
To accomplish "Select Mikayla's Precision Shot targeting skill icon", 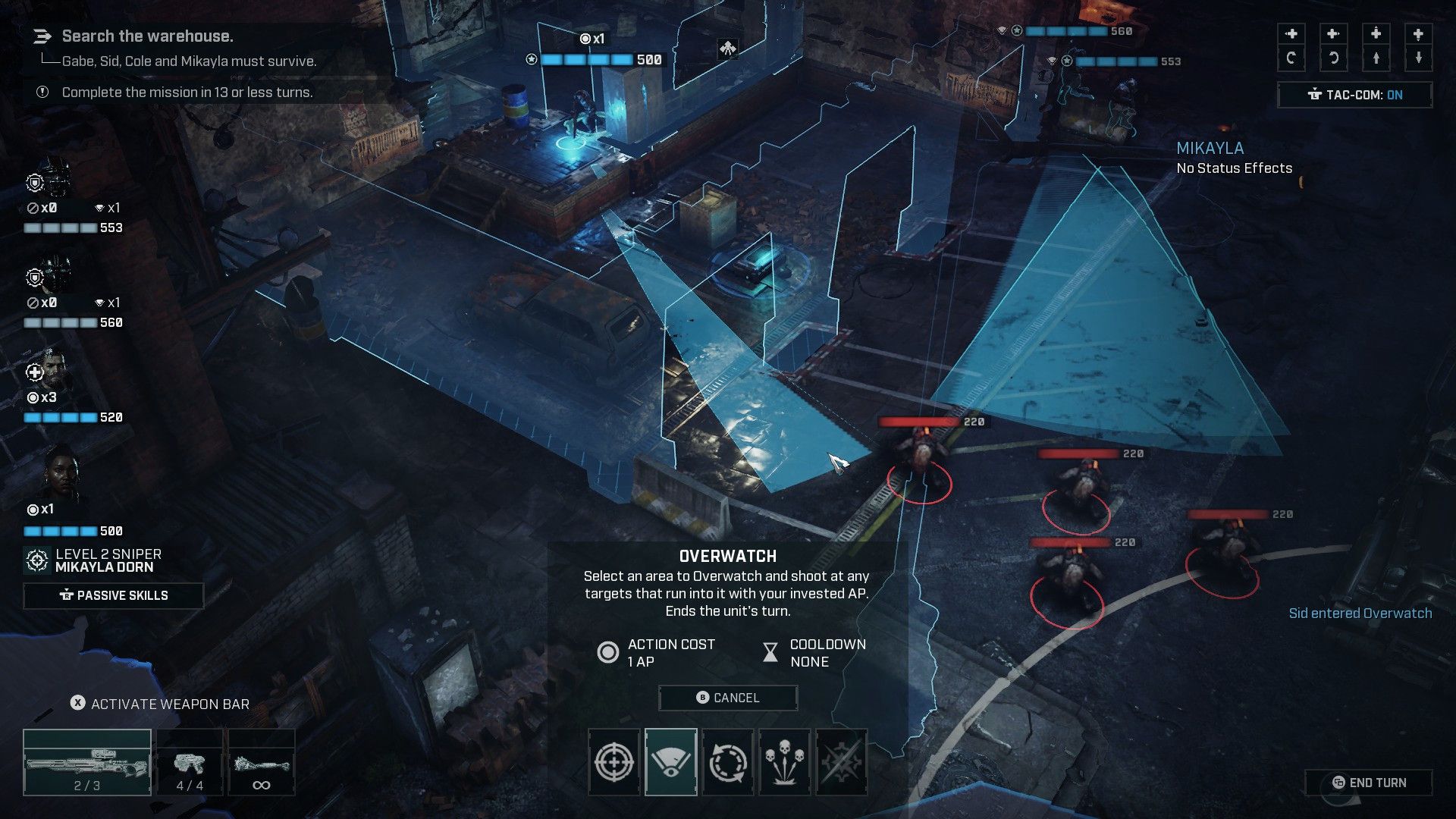I will click(617, 762).
